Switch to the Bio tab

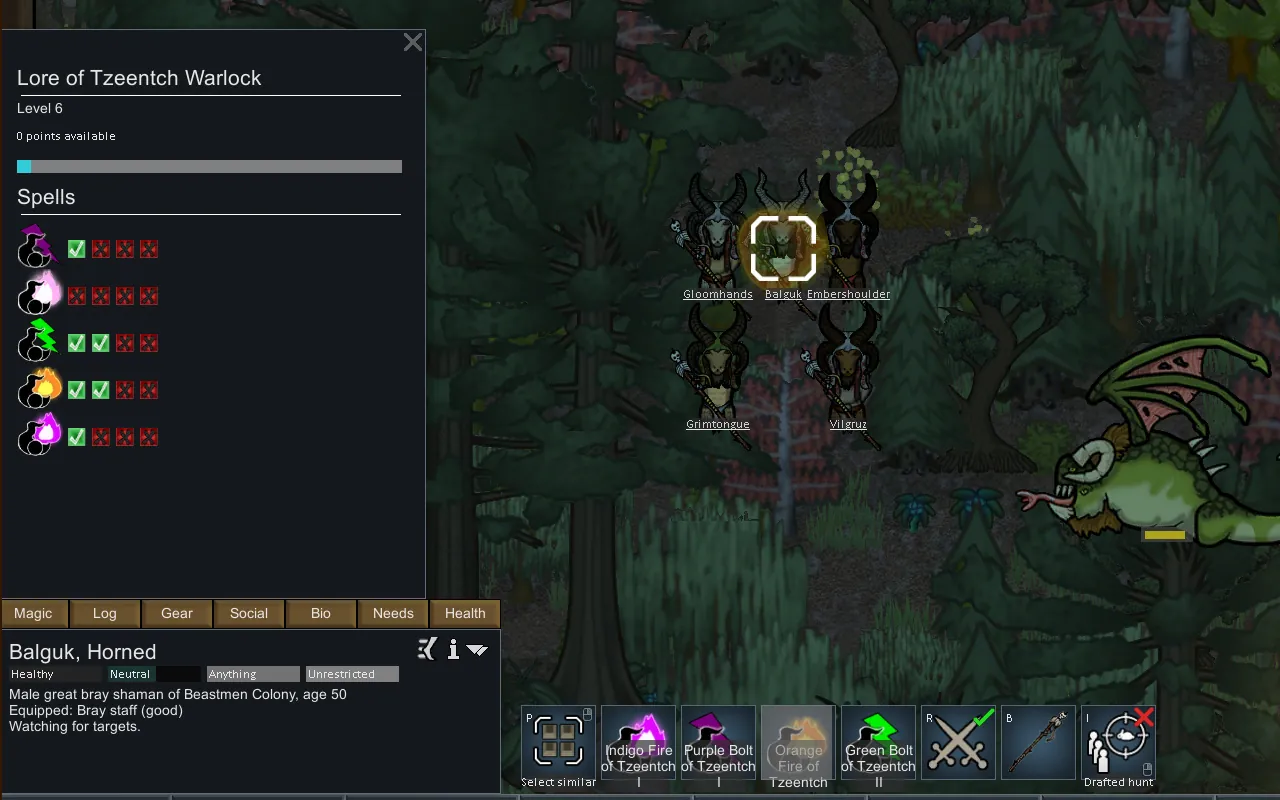(321, 613)
